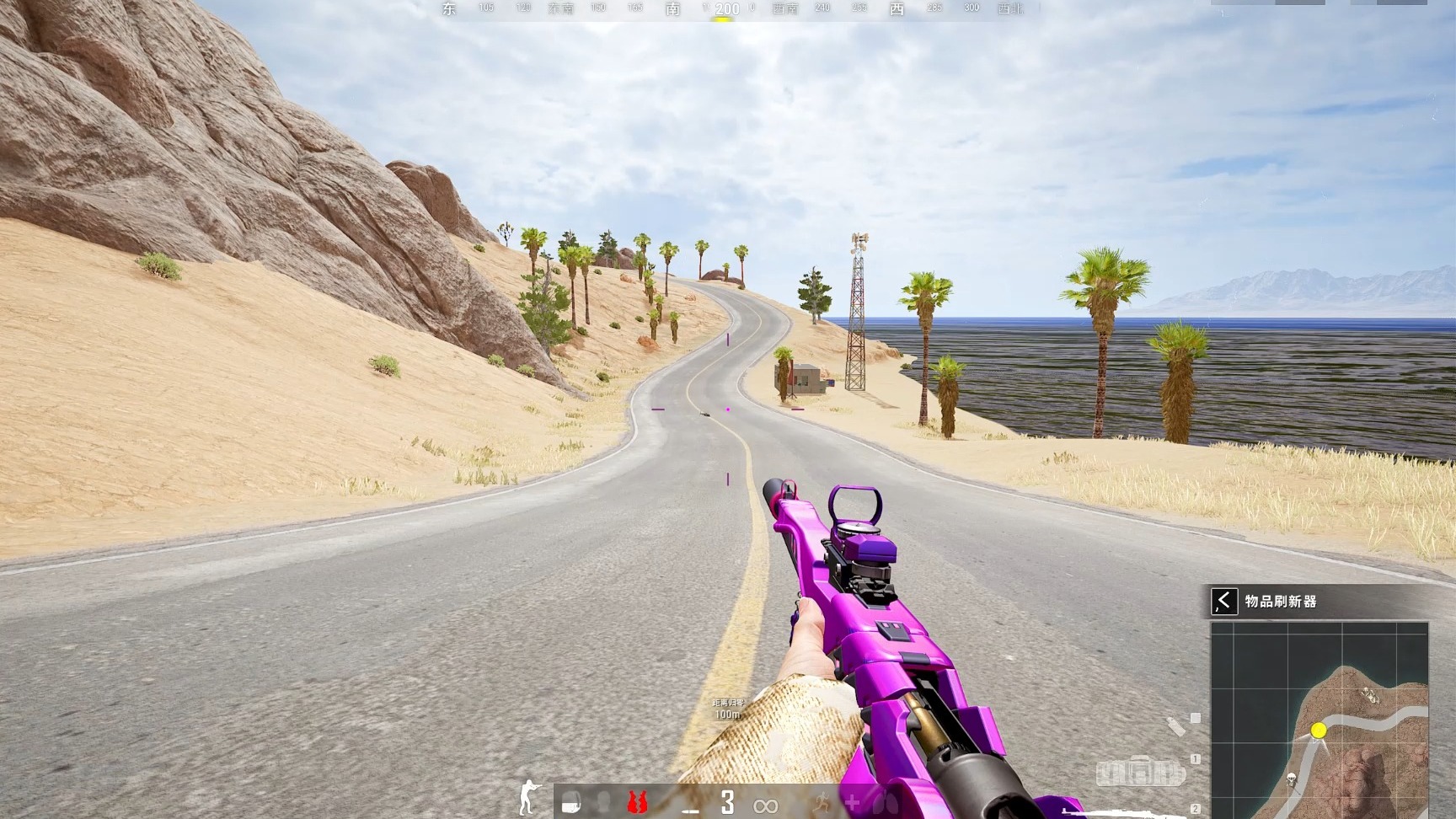Click the red vest damage icon
The height and width of the screenshot is (819, 1456).
coord(637,802)
